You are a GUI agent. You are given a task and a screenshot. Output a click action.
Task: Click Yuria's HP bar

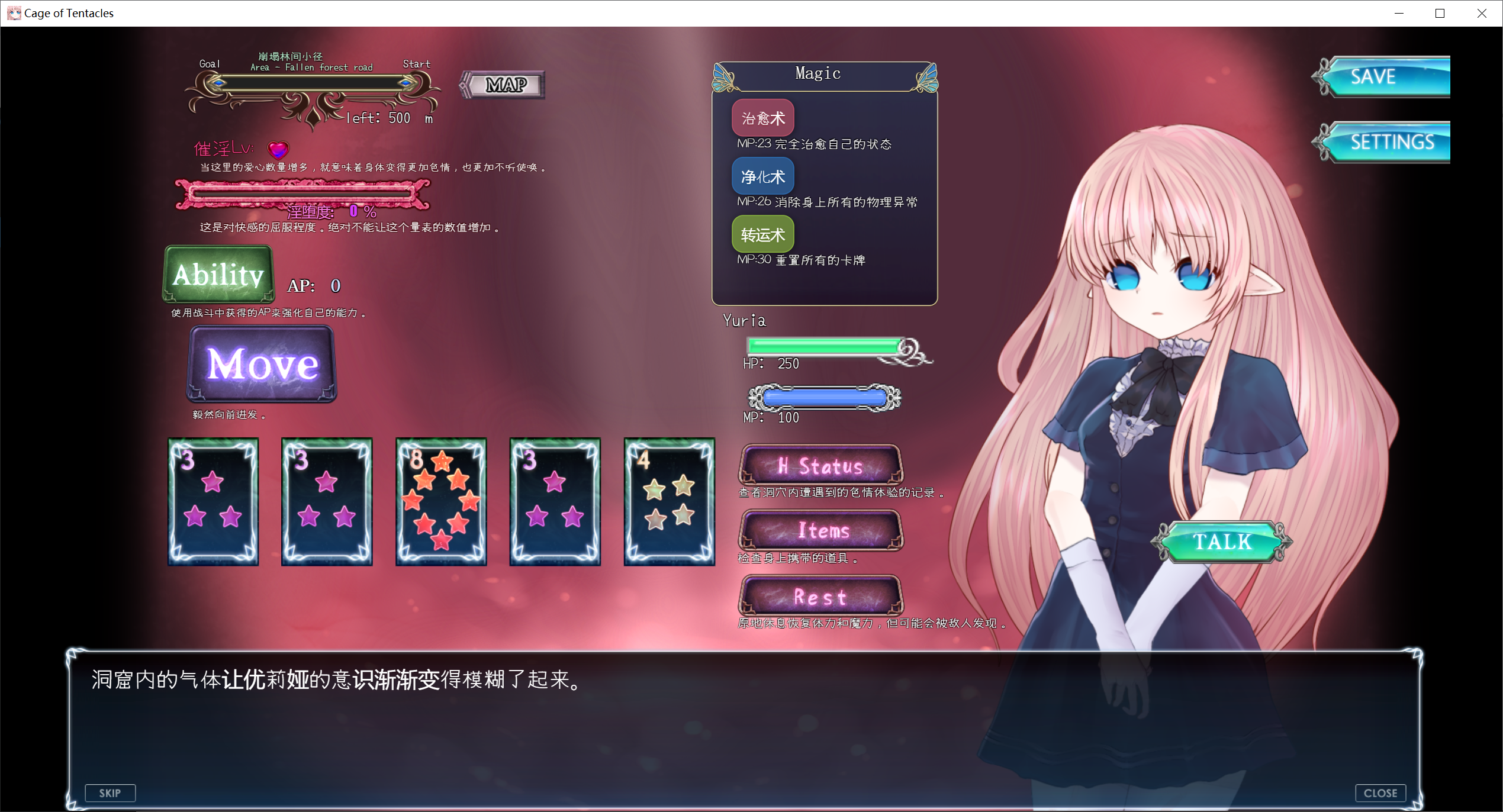(825, 346)
